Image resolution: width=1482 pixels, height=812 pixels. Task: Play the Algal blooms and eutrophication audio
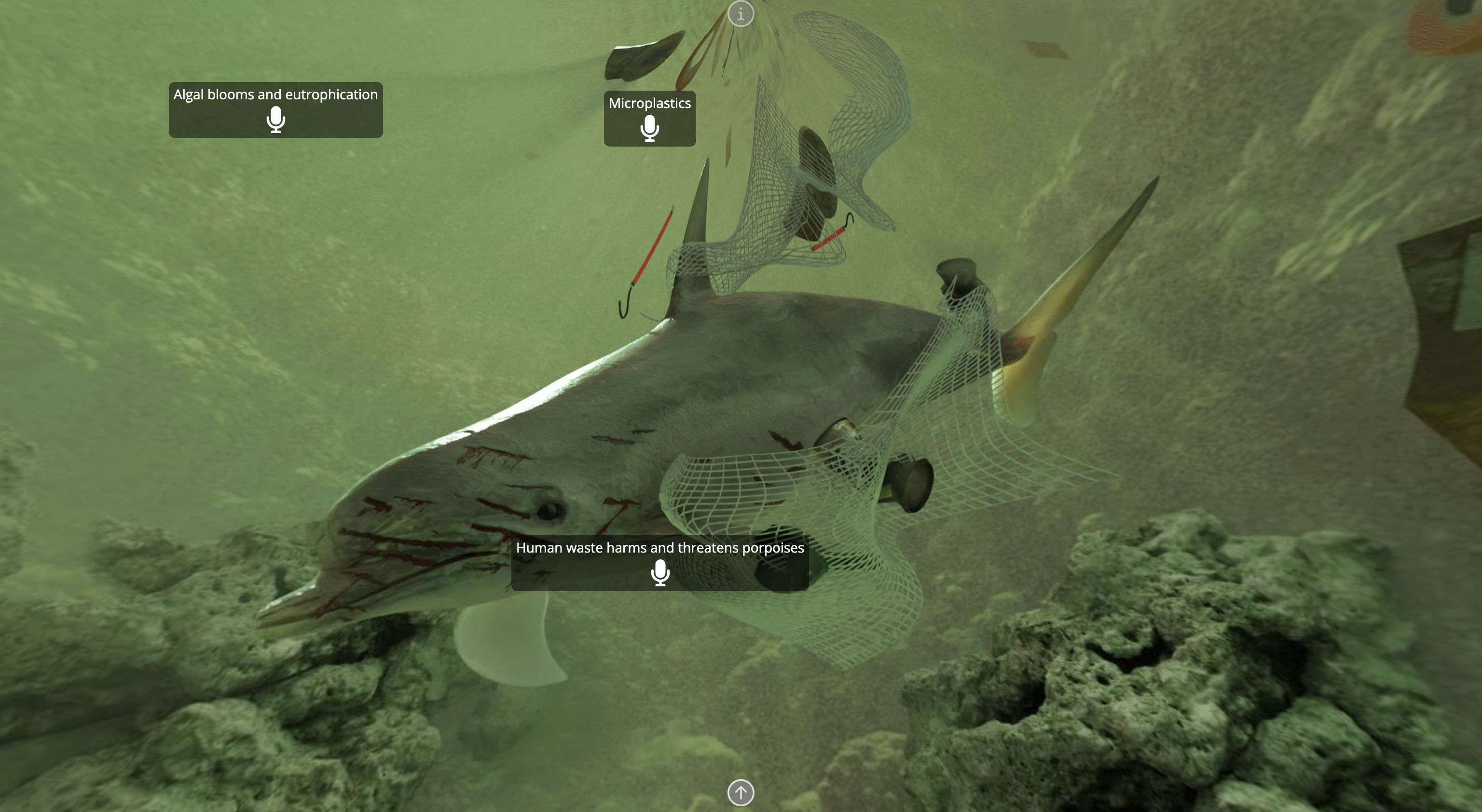(275, 120)
